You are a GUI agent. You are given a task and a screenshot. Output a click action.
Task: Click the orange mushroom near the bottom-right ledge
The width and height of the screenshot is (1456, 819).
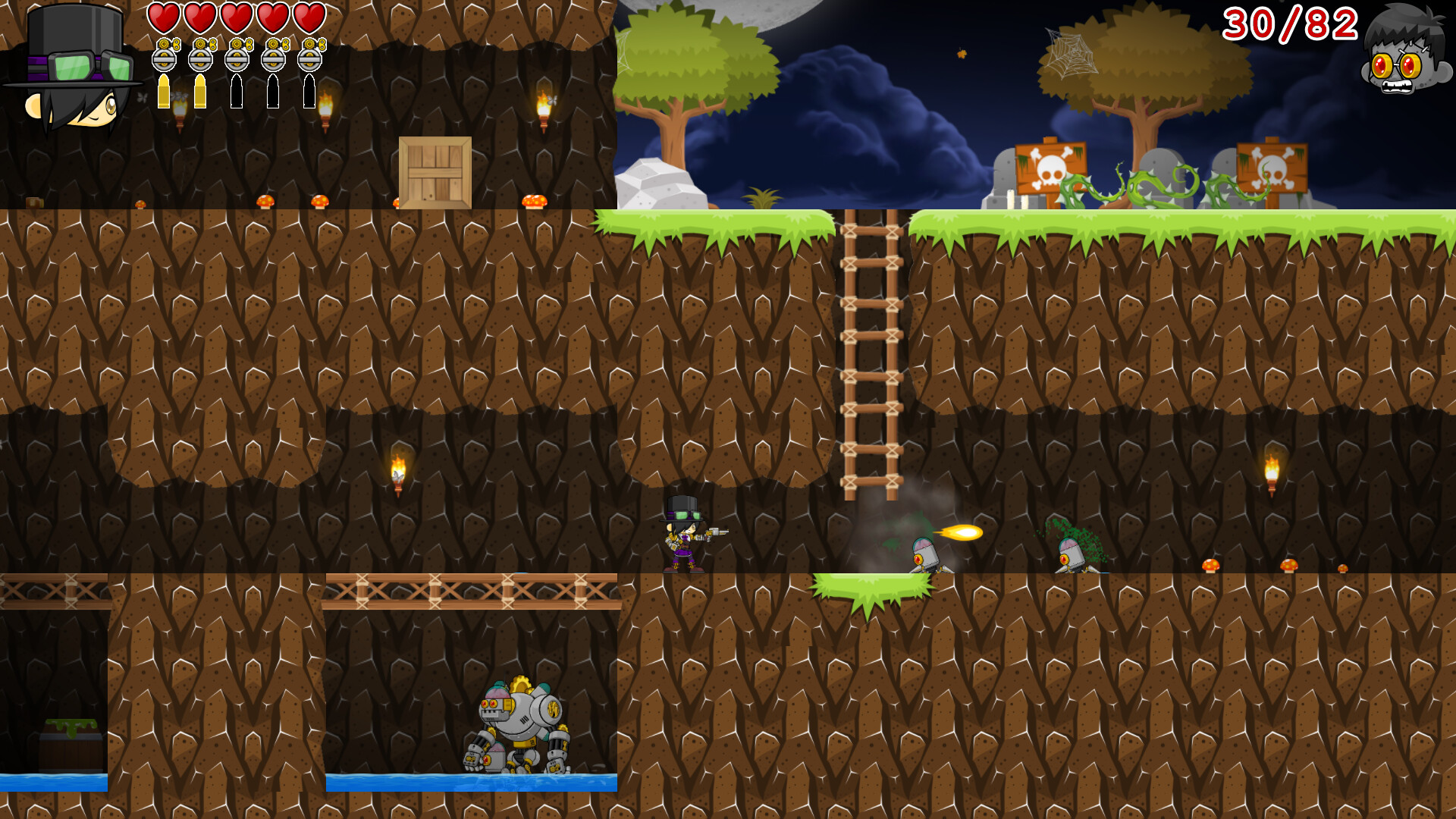1212,565
